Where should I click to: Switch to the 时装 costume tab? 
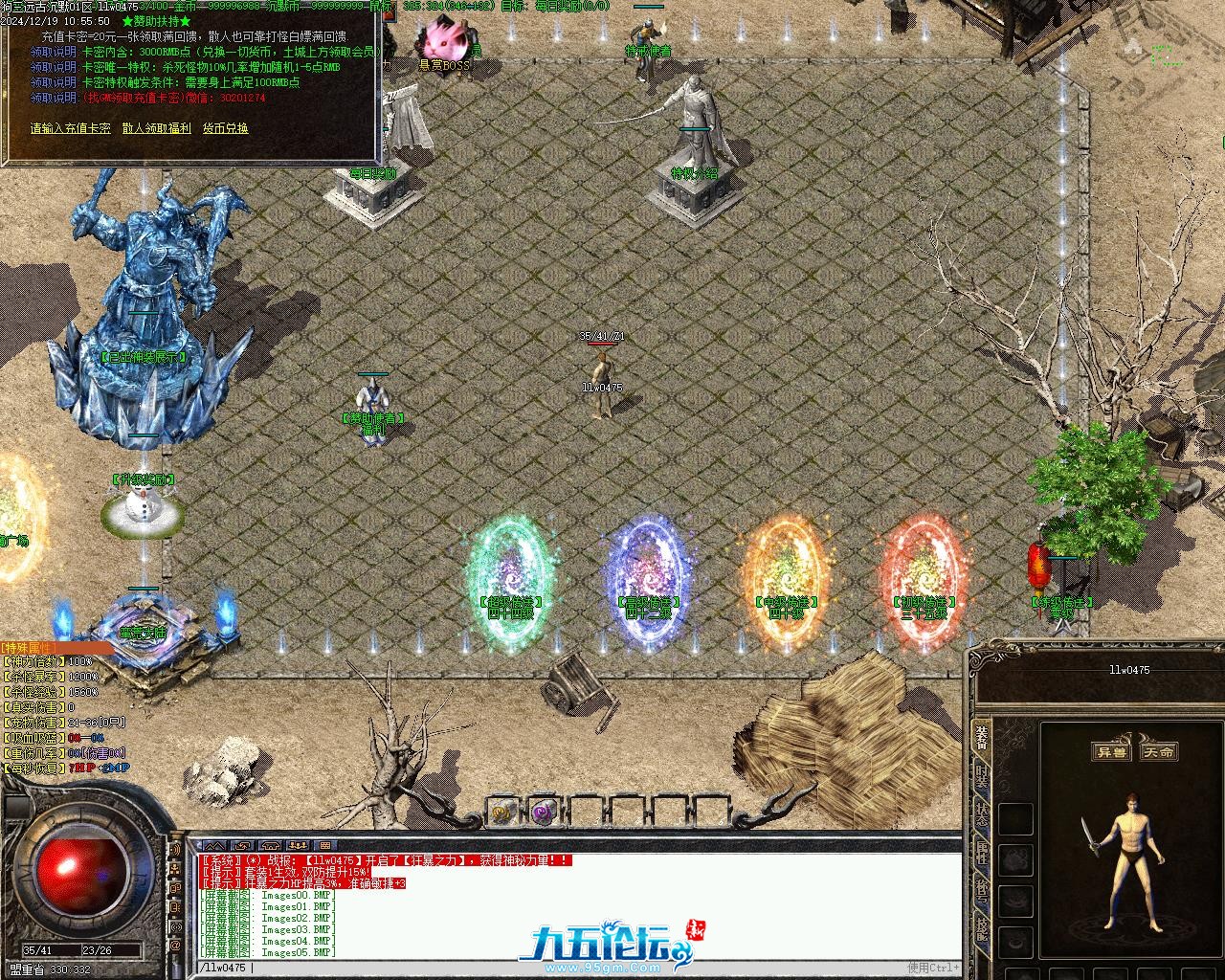982,779
